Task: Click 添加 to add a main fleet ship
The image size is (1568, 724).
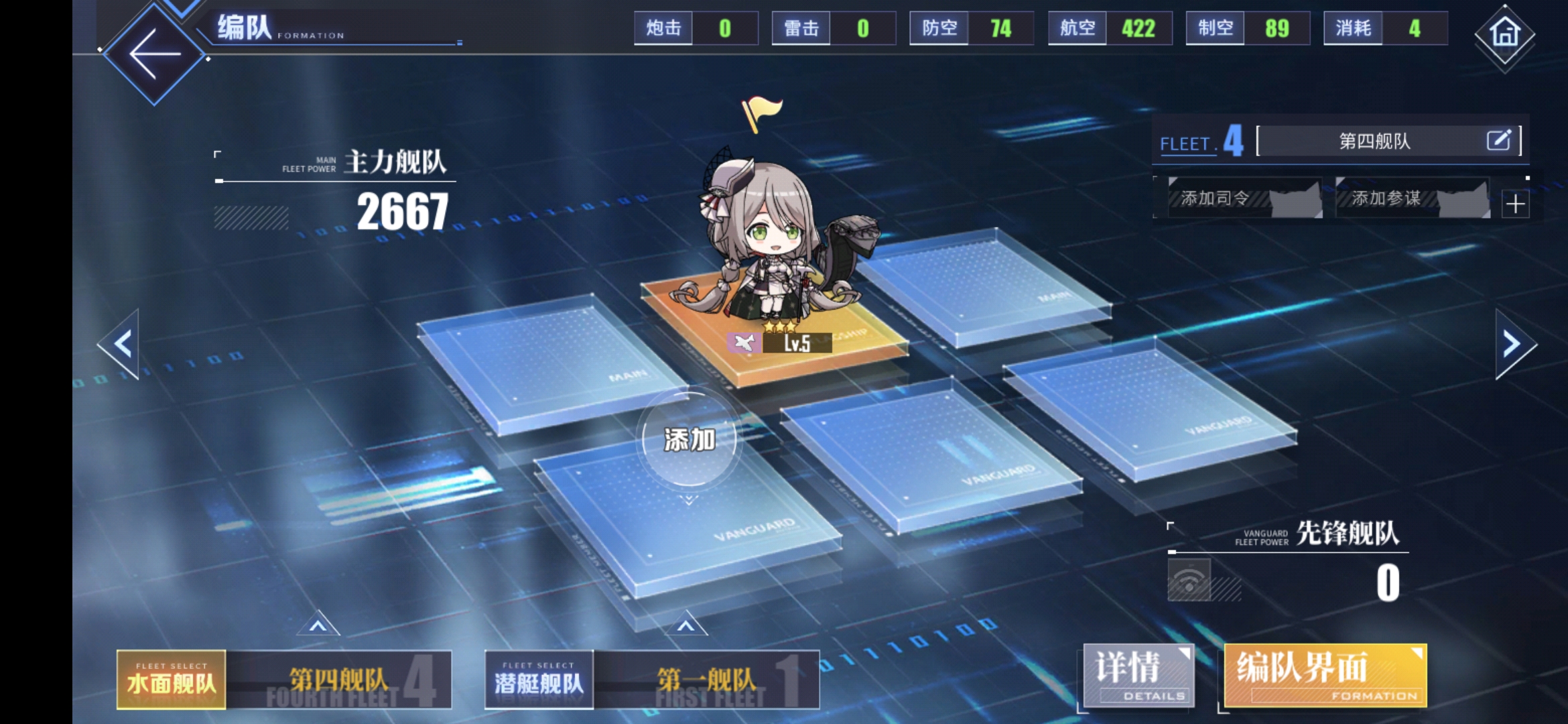Action: point(688,439)
